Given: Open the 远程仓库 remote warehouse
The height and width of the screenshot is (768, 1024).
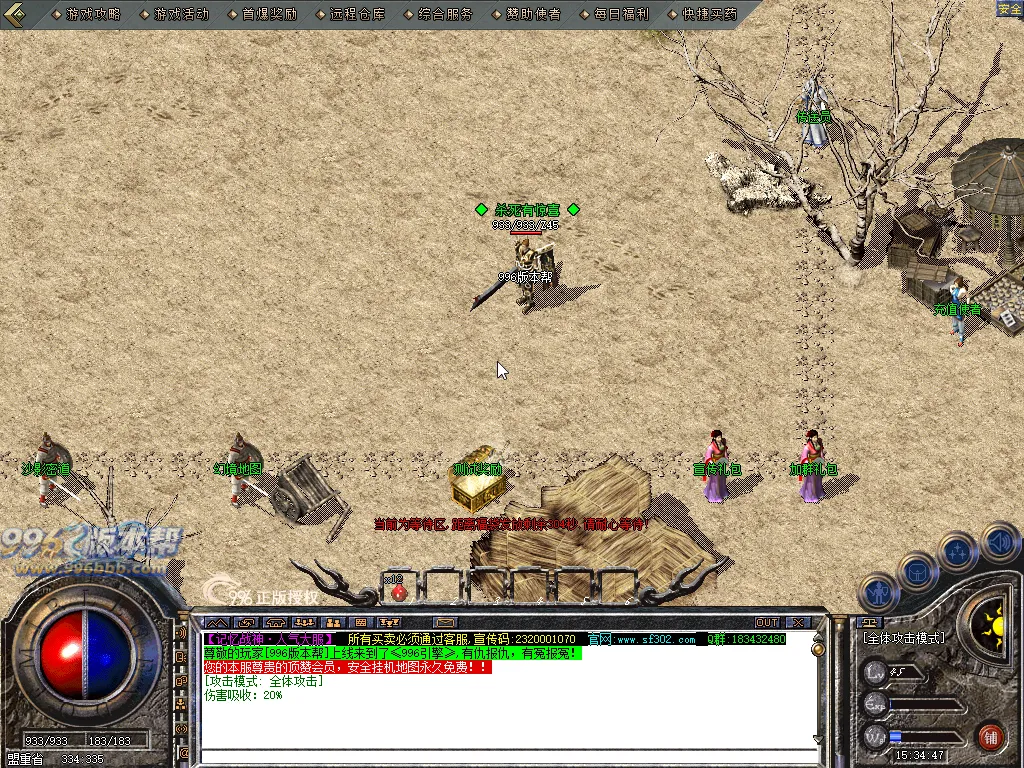Looking at the screenshot, I should coord(357,14).
